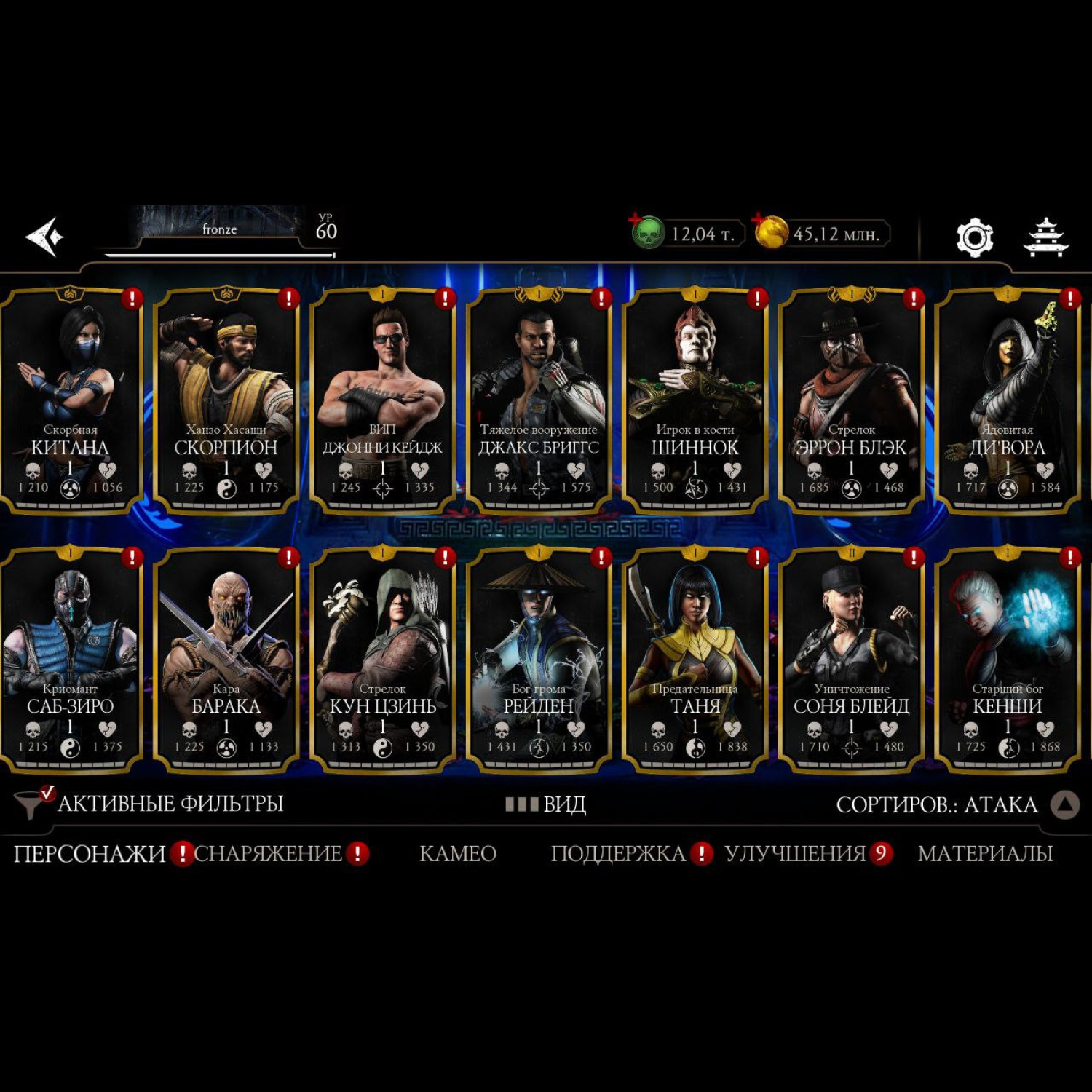Image resolution: width=1092 pixels, height=1092 pixels.
Task: Pick the Шиннок character card
Action: click(695, 400)
